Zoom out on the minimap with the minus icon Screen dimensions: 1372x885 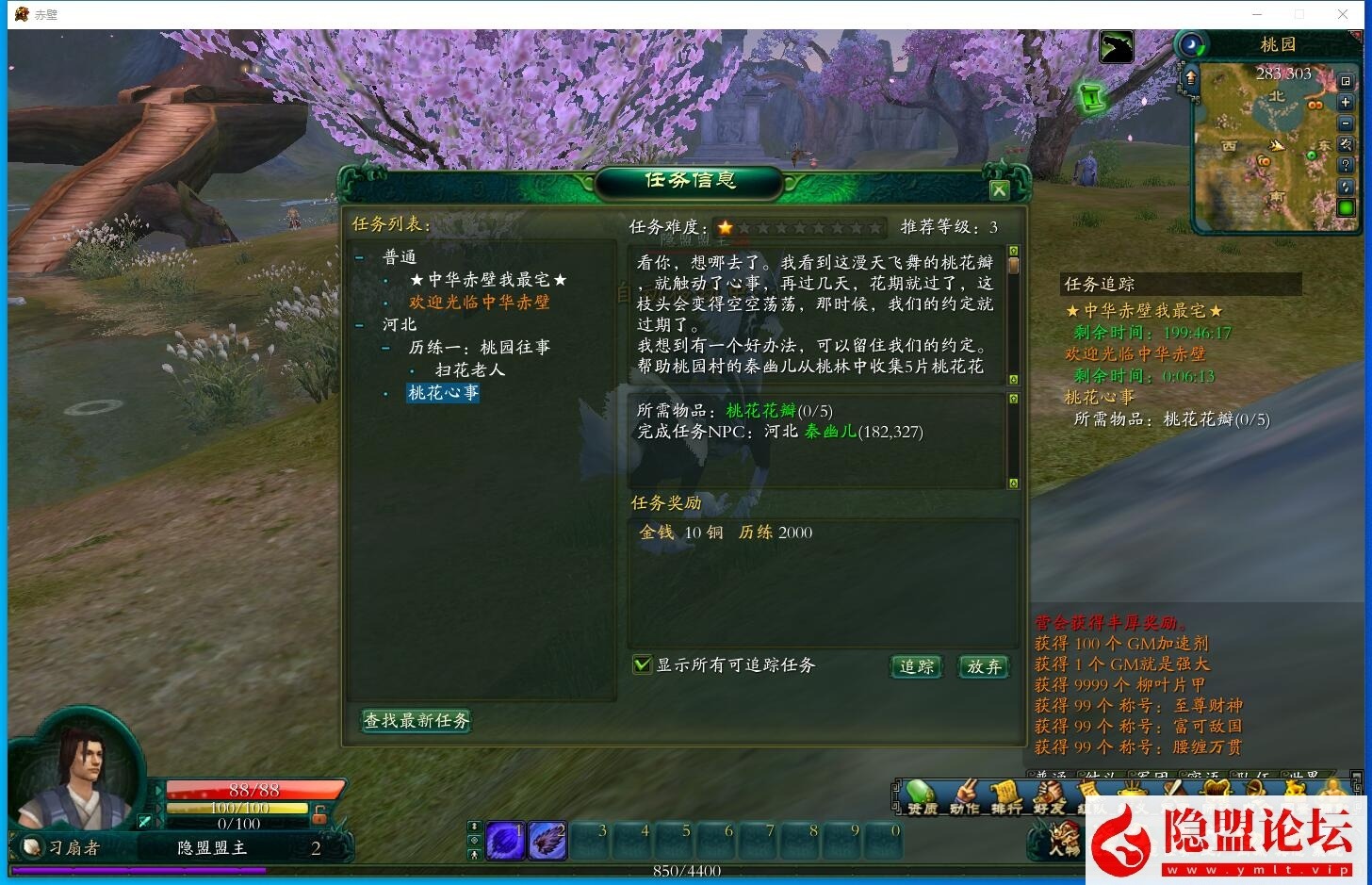pos(1346,123)
